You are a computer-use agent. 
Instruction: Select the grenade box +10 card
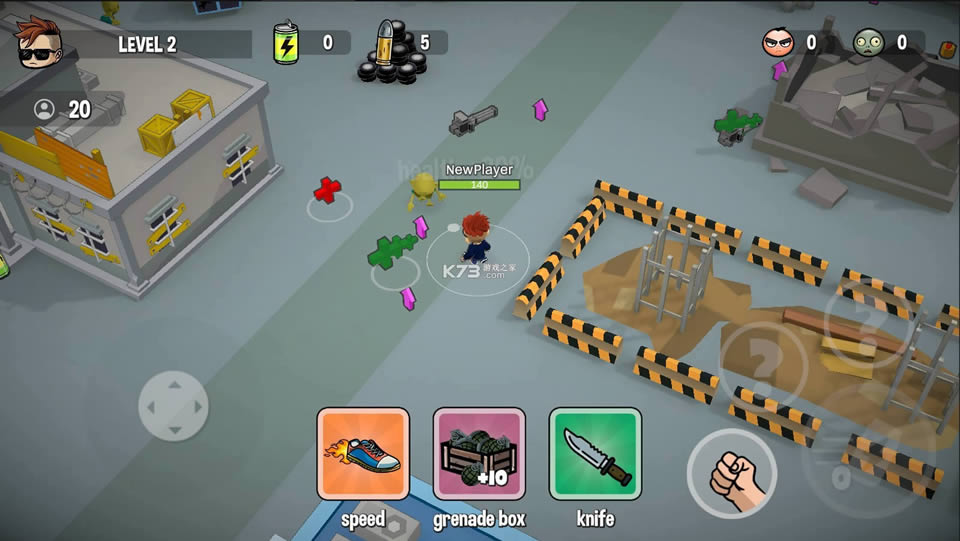(x=479, y=453)
